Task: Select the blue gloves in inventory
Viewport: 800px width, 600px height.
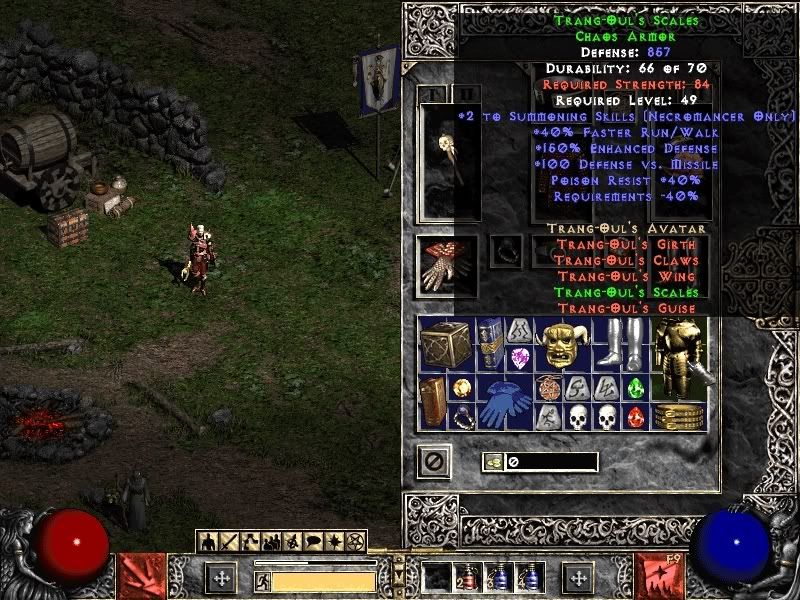Action: 504,403
